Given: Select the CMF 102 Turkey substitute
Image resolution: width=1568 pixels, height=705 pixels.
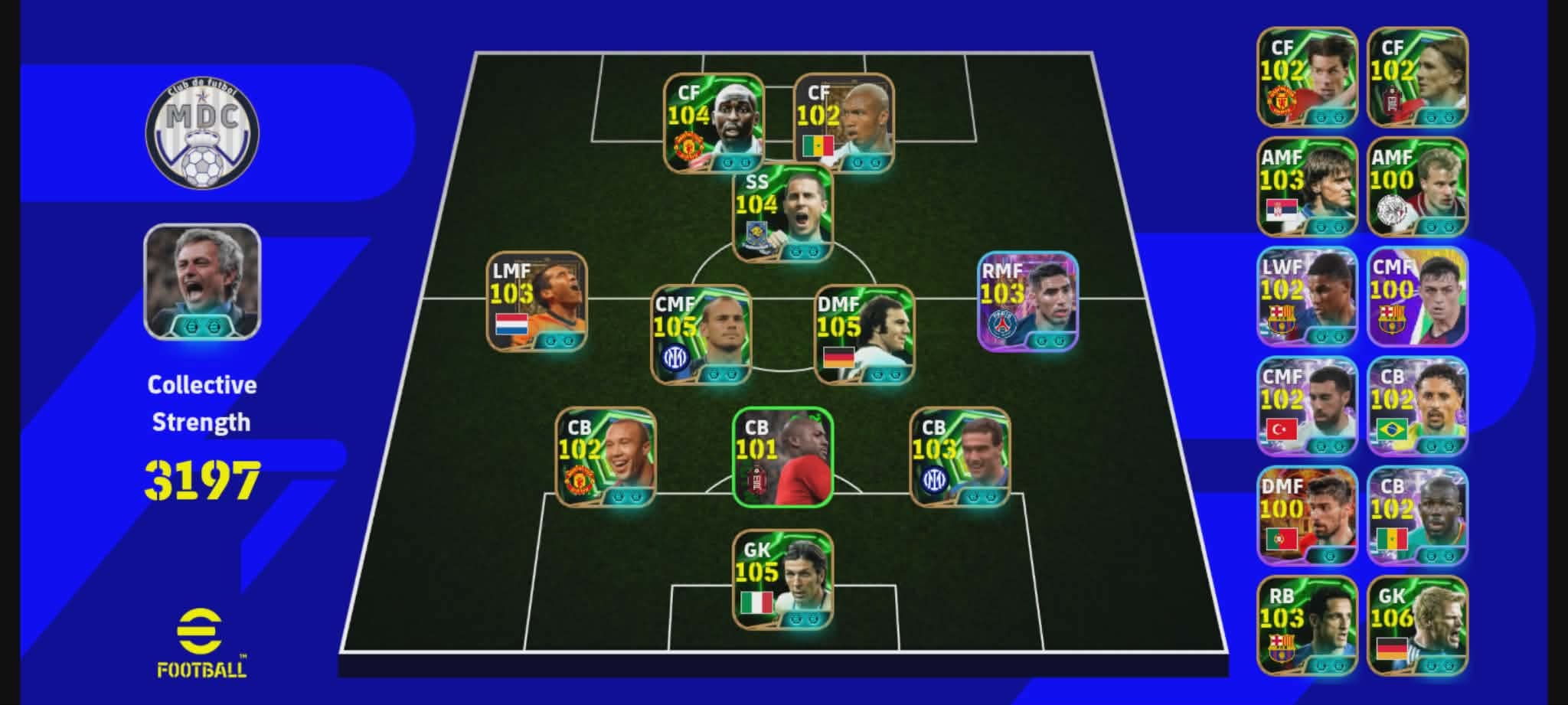Looking at the screenshot, I should coord(1307,406).
